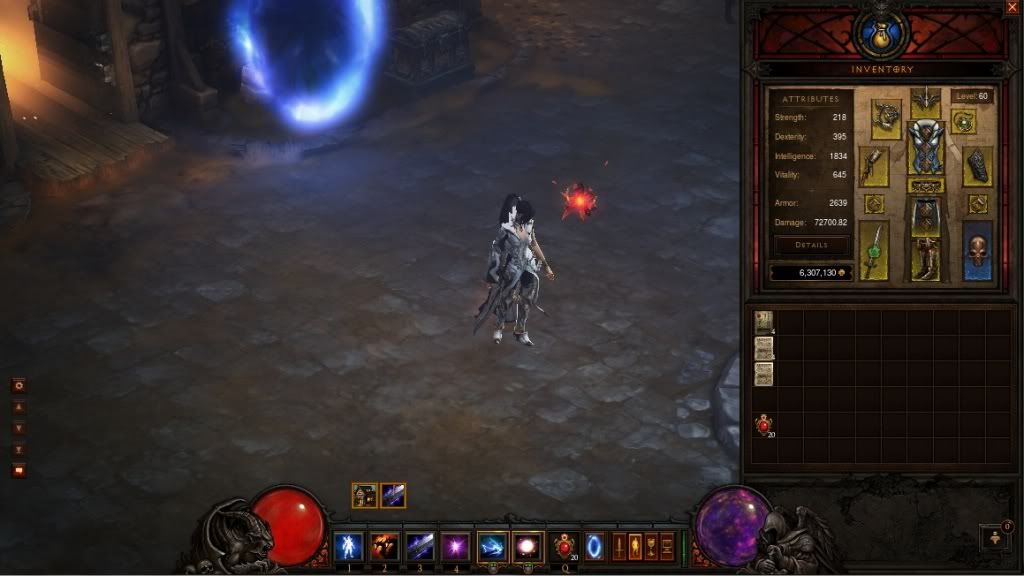Activate the glowing blue figure skill
This screenshot has height=576, width=1024.
coord(349,546)
